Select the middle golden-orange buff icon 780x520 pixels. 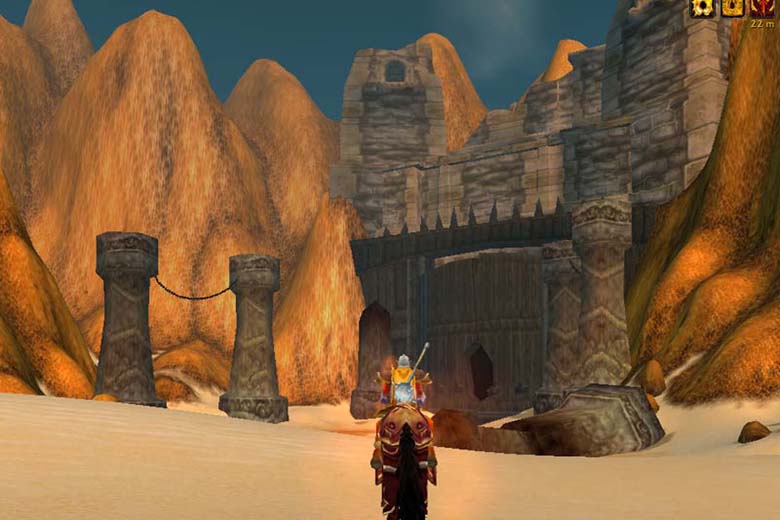pyautogui.click(x=733, y=8)
